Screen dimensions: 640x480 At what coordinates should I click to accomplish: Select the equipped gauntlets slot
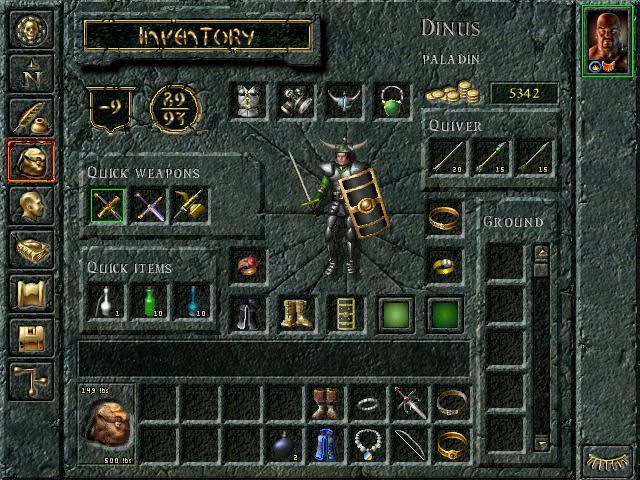[296, 101]
